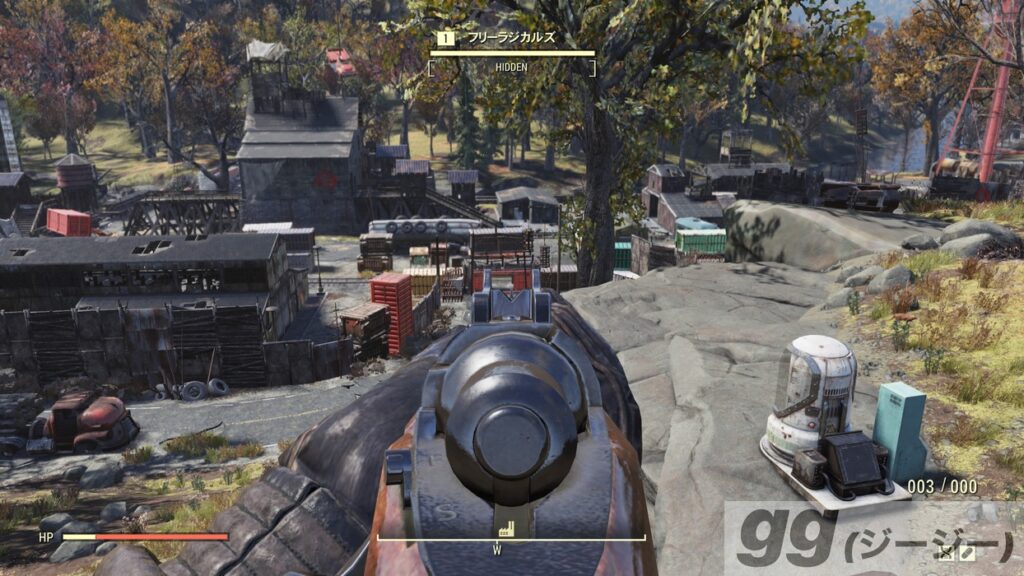Screen dimensions: 1024x576
Task: Click the bandage status icon
Action: pos(966,552)
